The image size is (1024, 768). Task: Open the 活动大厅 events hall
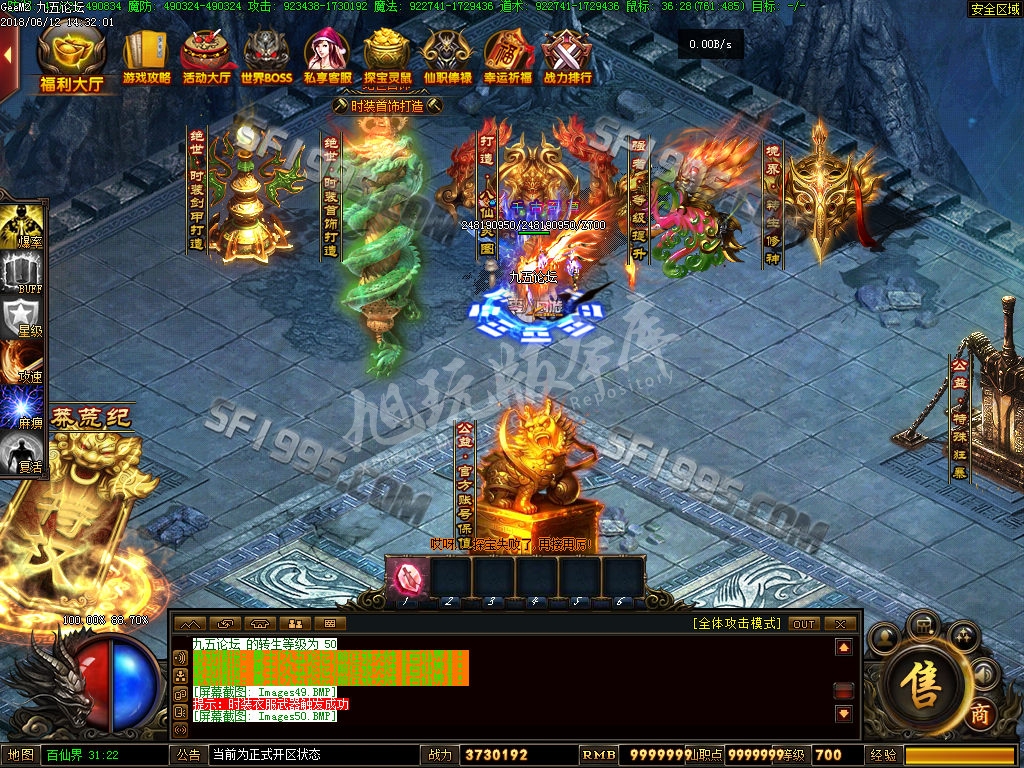coord(206,58)
